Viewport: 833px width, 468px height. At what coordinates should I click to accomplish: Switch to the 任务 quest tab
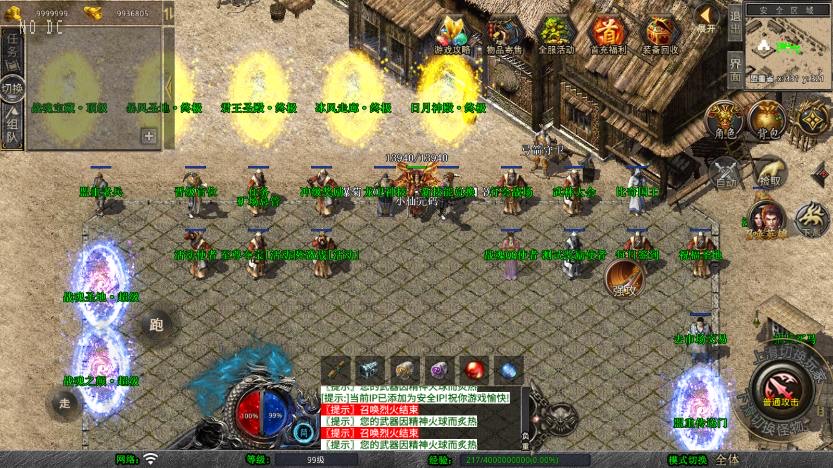click(13, 46)
